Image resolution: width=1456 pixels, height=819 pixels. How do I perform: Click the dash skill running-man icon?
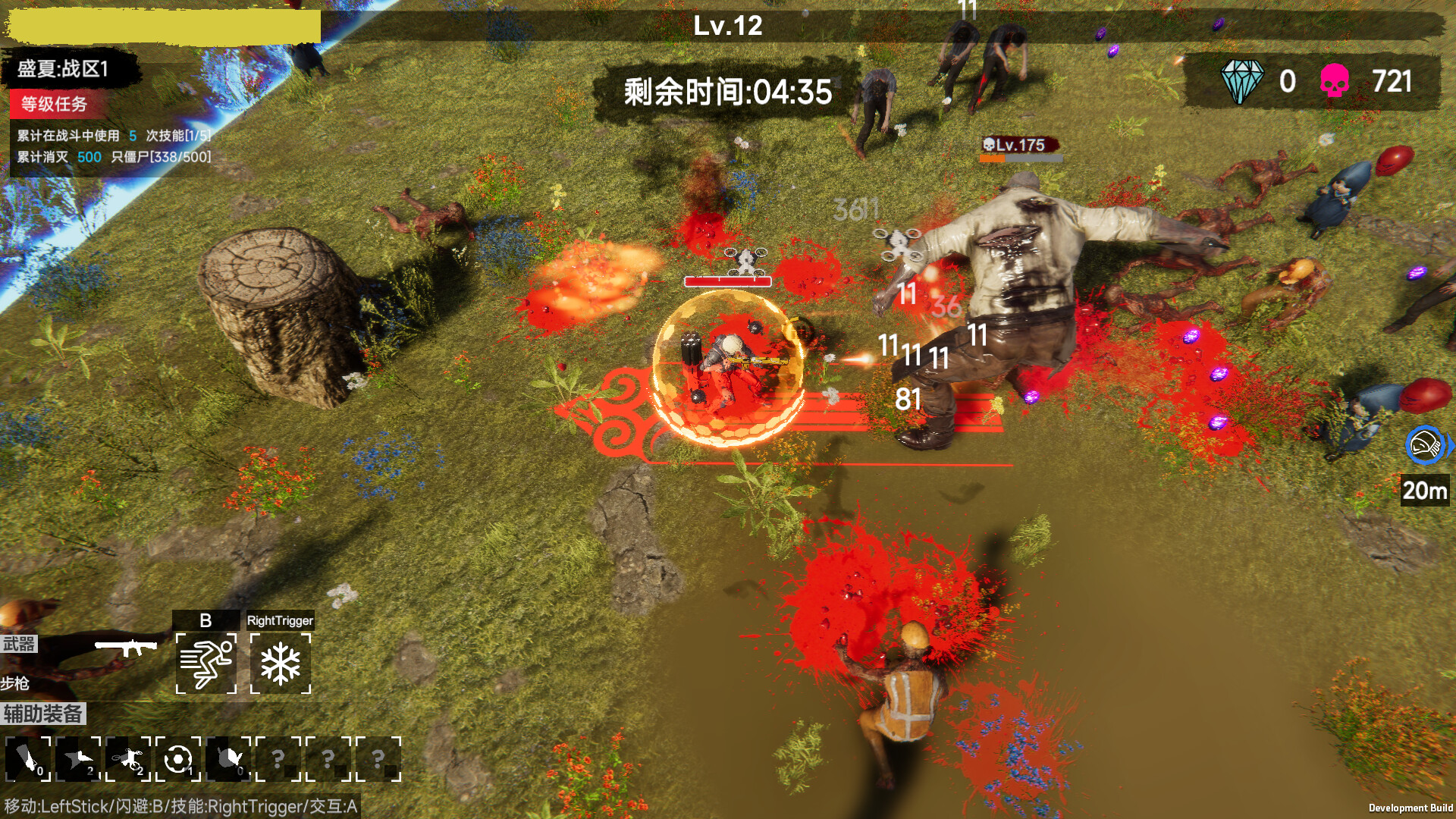pos(206,663)
